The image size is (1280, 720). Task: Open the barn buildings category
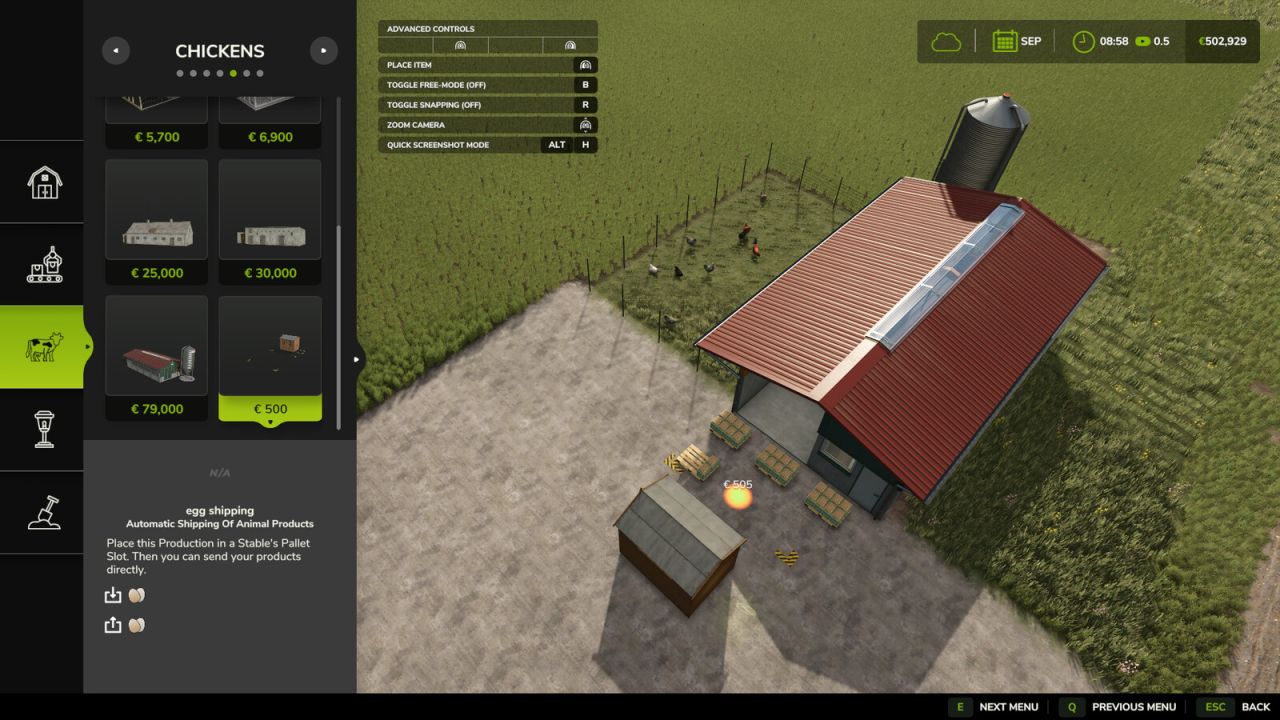coord(43,182)
